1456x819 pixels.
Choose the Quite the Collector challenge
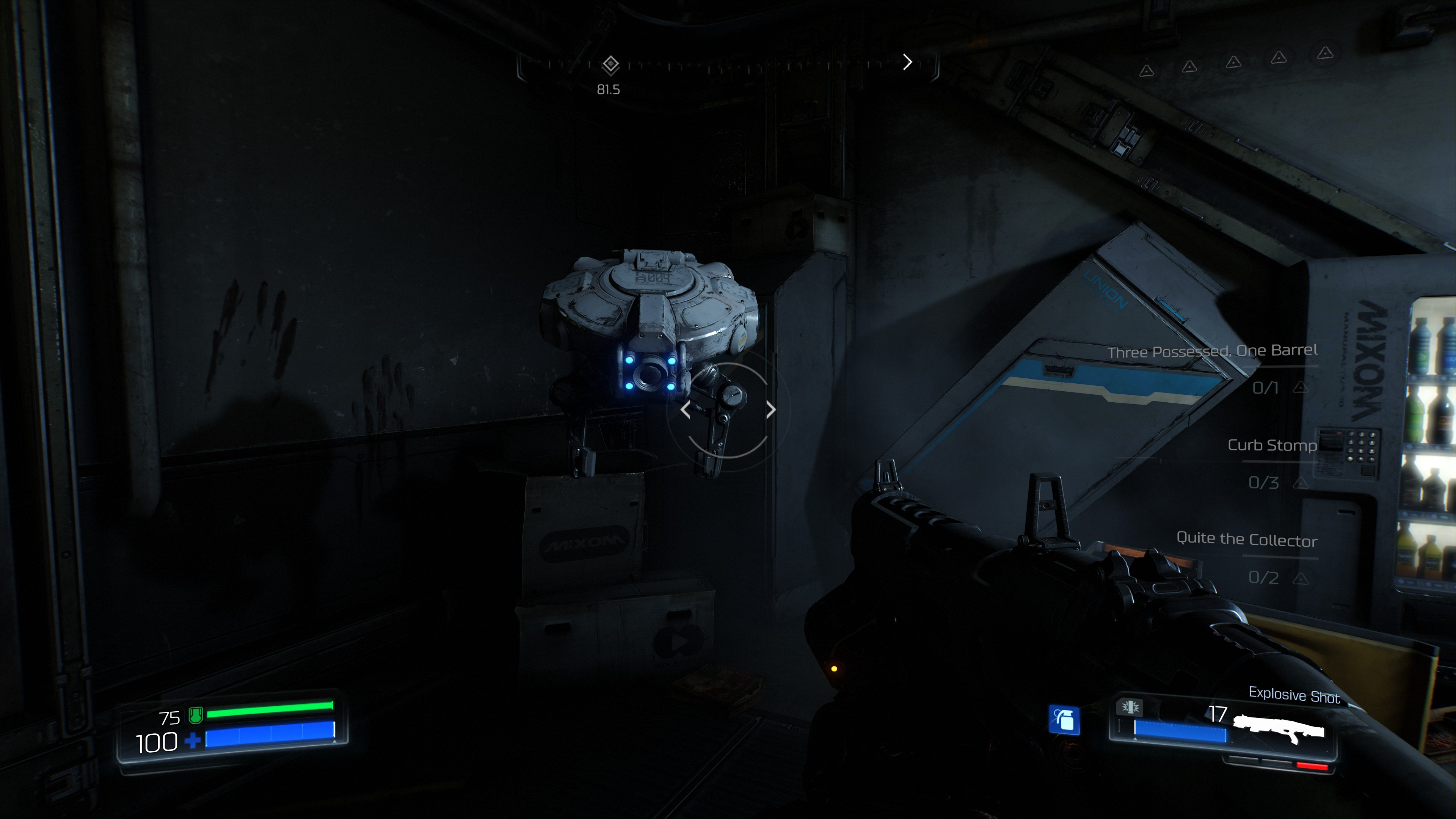pyautogui.click(x=1246, y=539)
